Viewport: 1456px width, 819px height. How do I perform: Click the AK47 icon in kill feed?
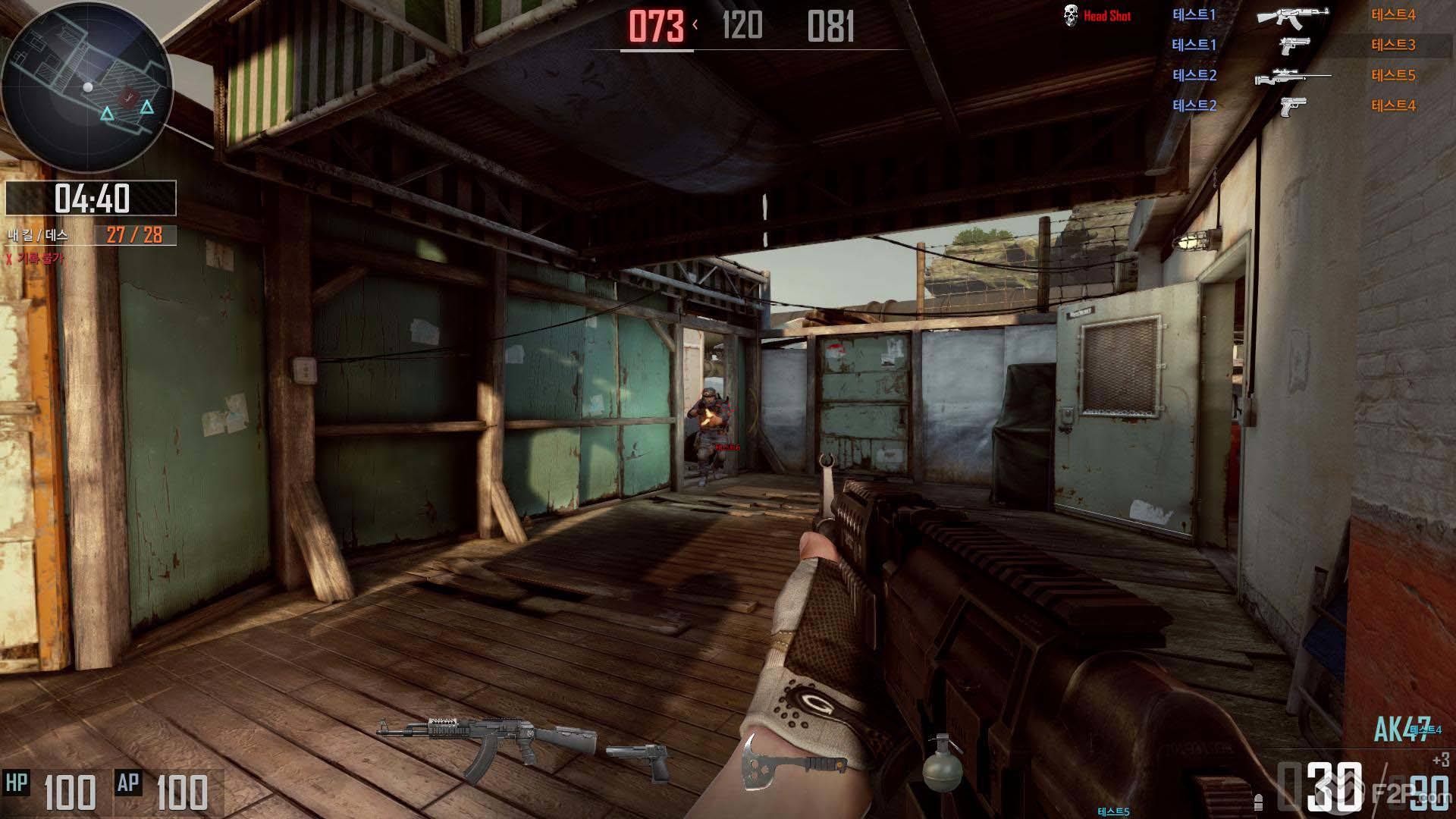click(x=1292, y=16)
